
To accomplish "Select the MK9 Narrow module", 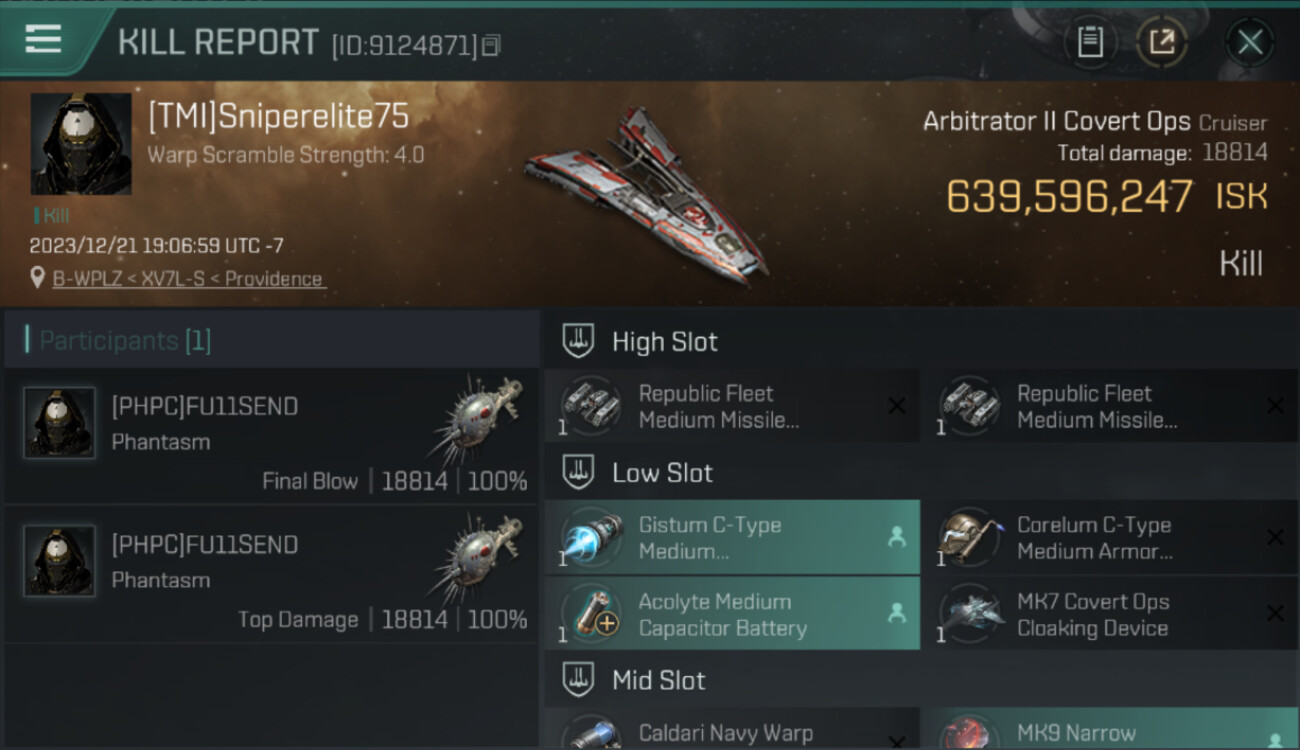I will click(x=1108, y=733).
